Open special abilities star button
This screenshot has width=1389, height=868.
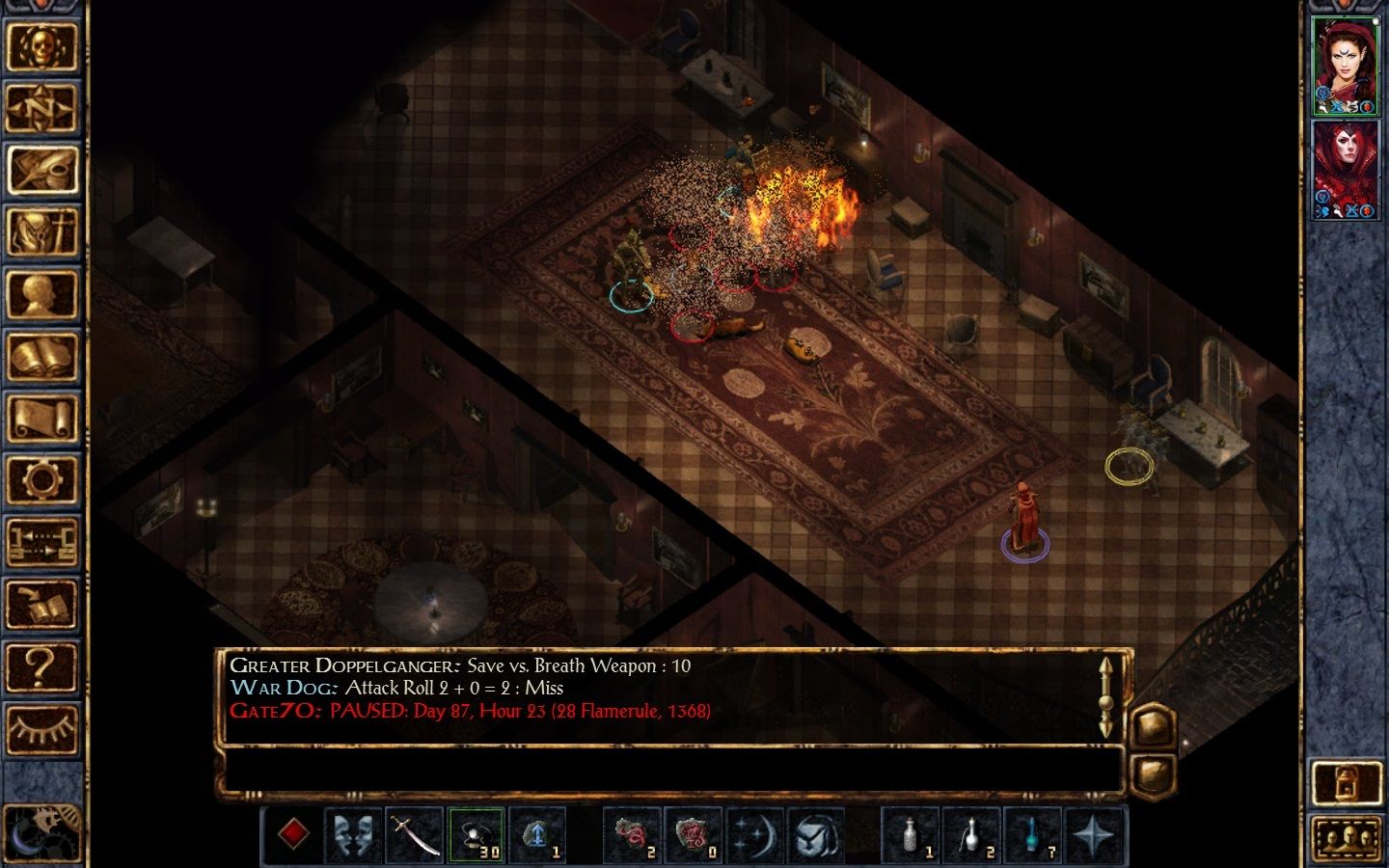1095,834
